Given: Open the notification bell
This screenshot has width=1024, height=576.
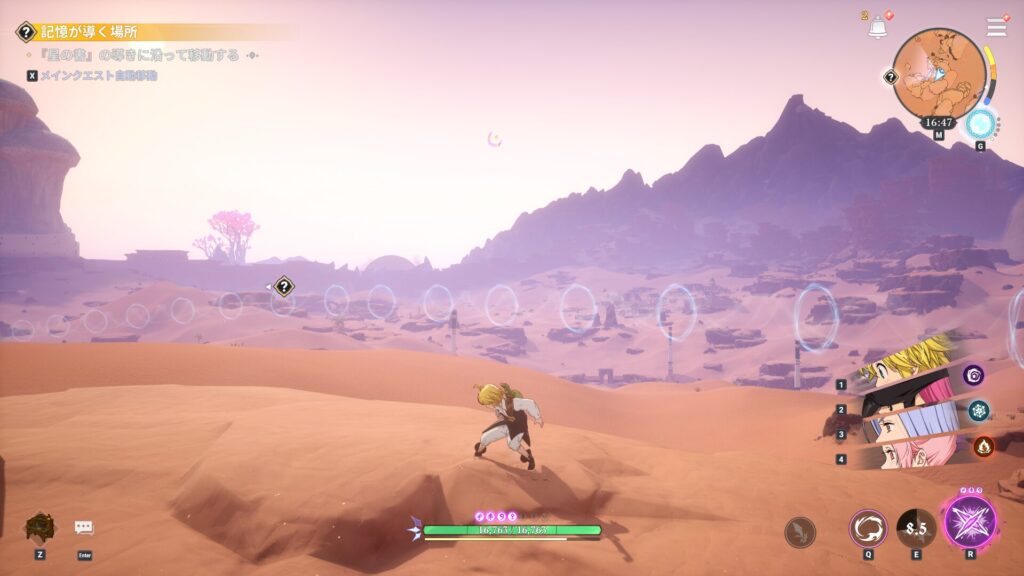Looking at the screenshot, I should click(878, 28).
